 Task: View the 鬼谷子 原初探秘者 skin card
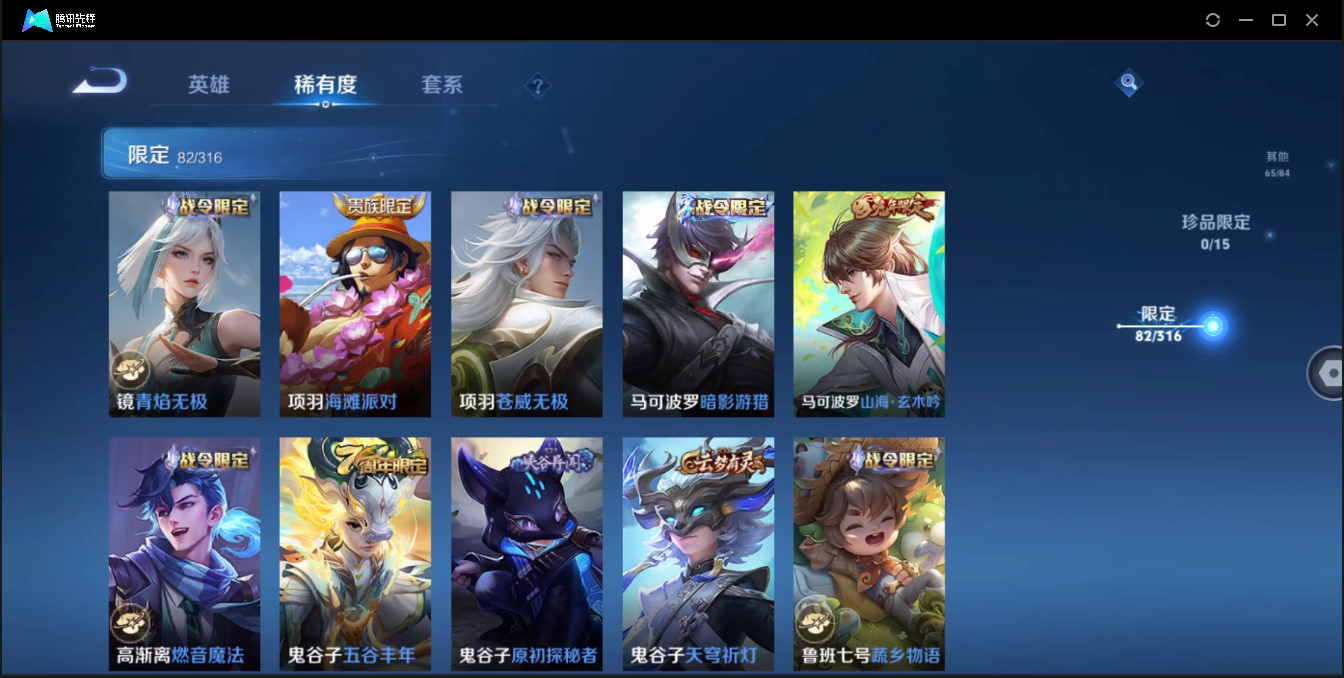527,553
